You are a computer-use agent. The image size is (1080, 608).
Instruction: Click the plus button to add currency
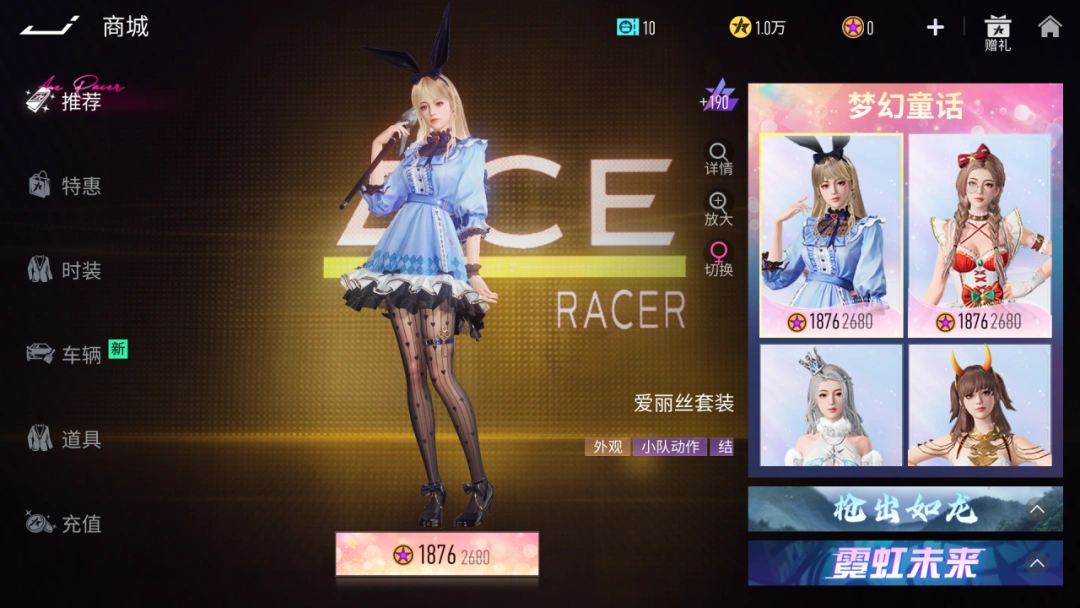[x=935, y=28]
